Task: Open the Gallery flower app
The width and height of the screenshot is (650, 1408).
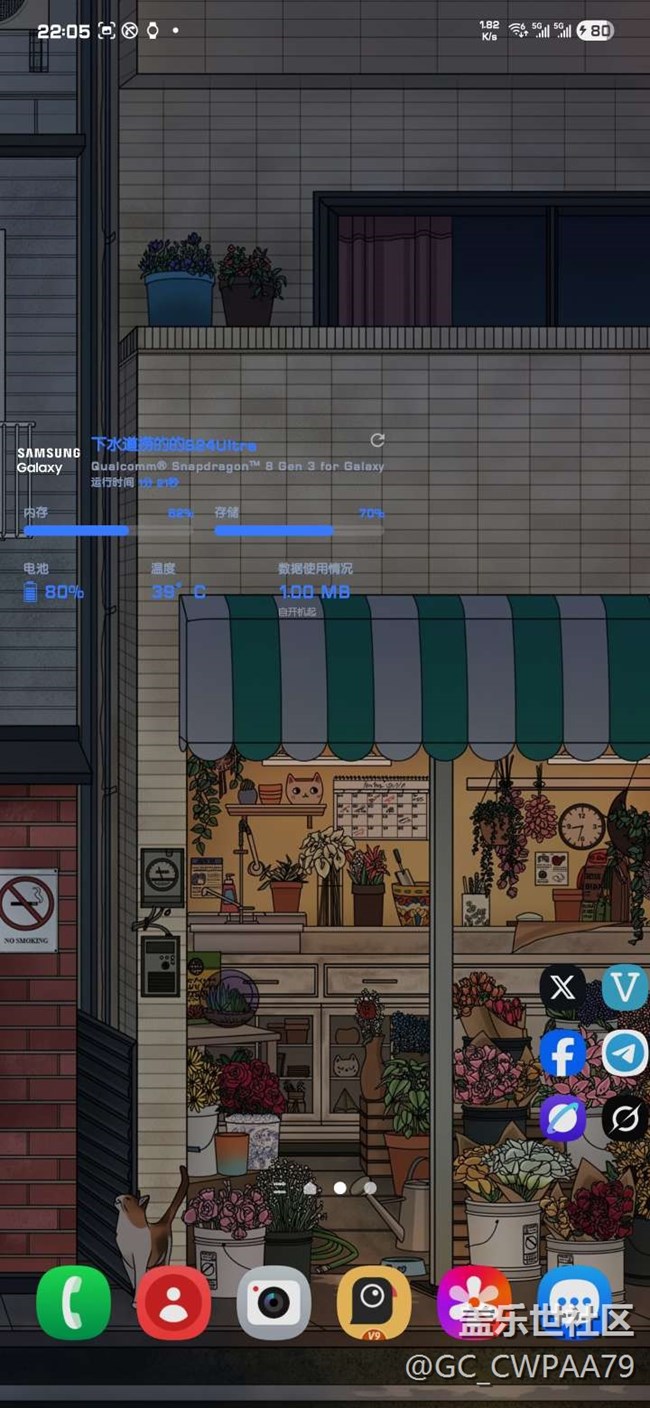Action: [x=473, y=1302]
